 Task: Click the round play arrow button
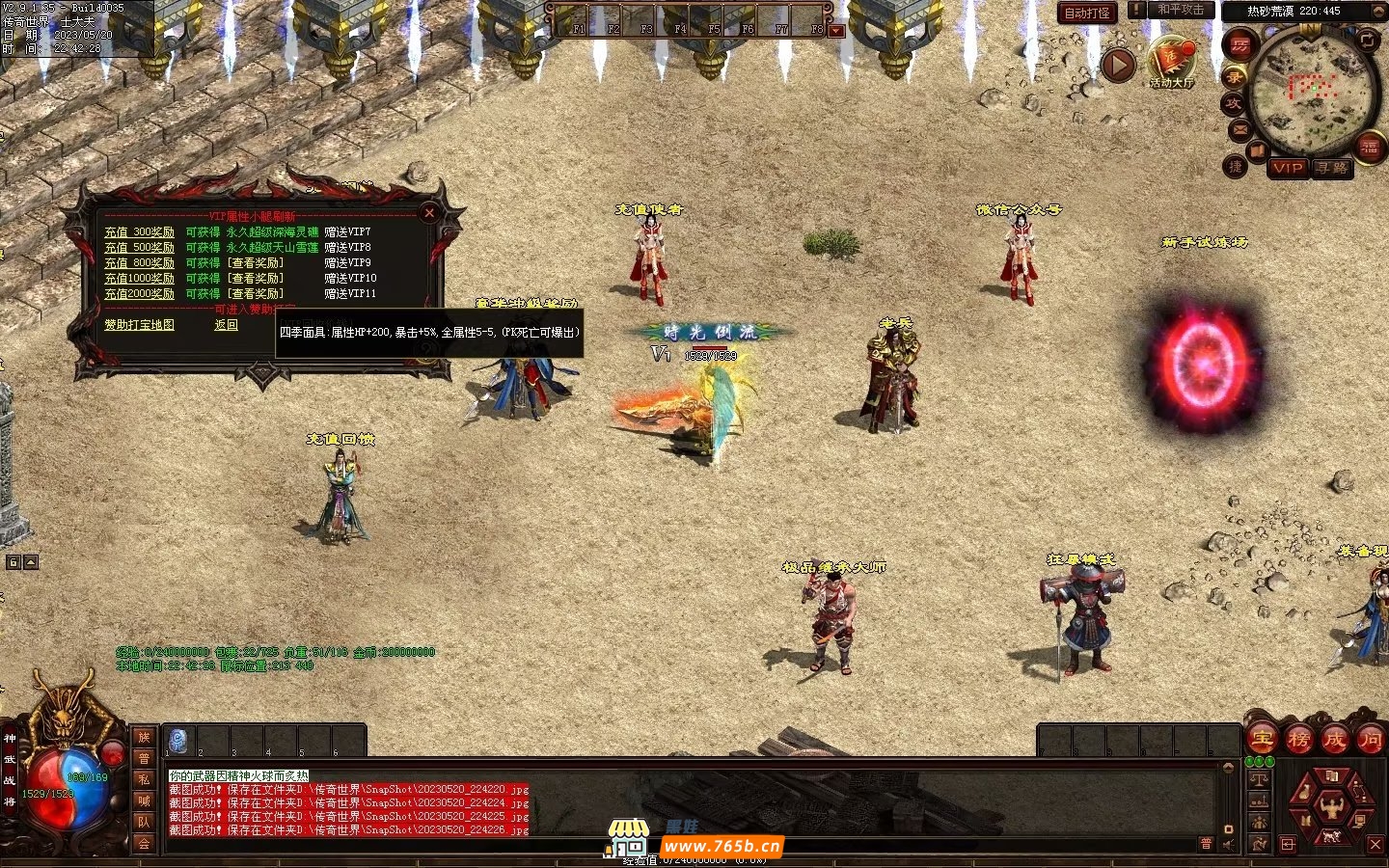[x=1118, y=66]
